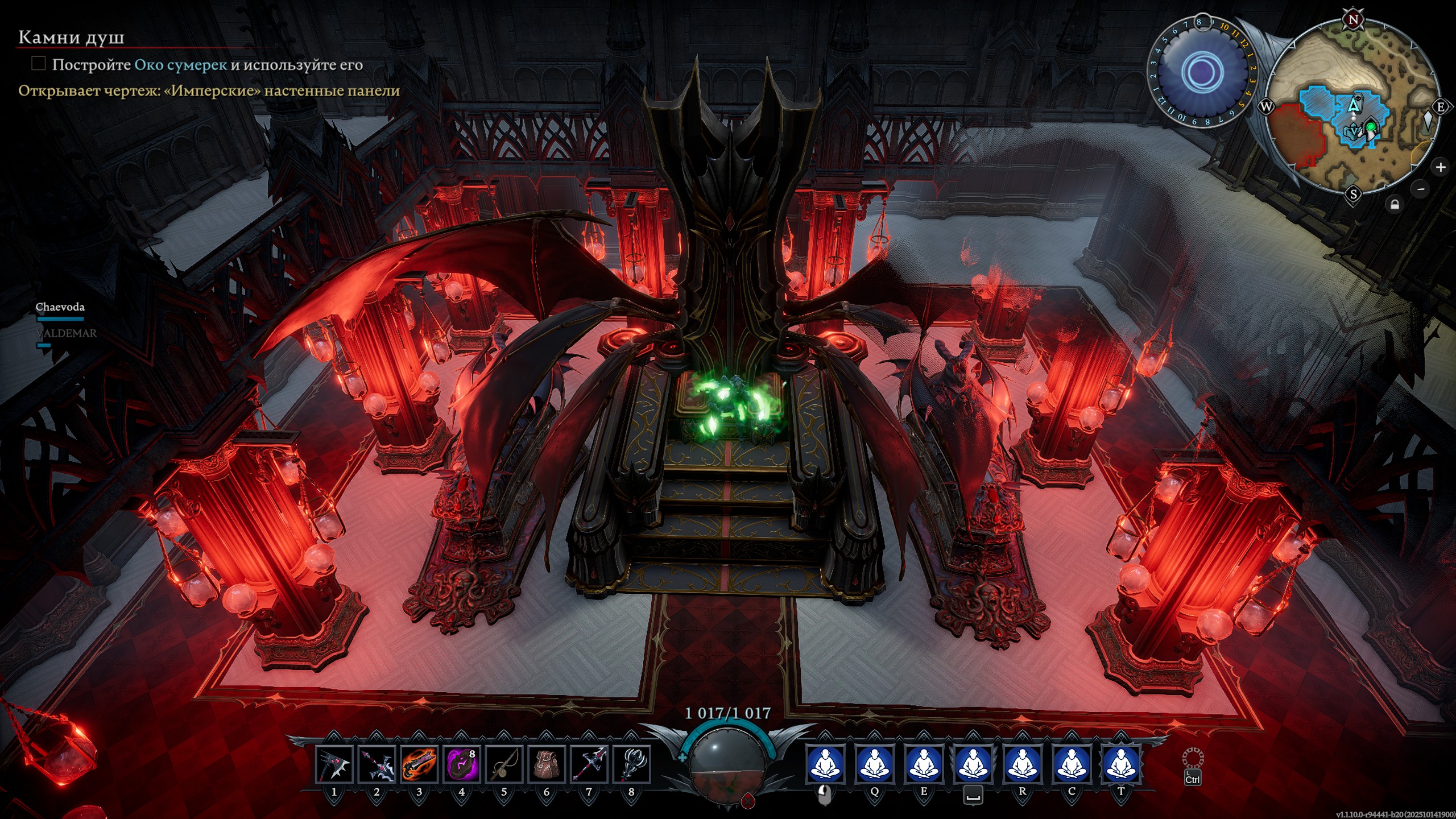Select the spear in hotbar slot 7
Screen dimensions: 1456x819
tap(589, 764)
